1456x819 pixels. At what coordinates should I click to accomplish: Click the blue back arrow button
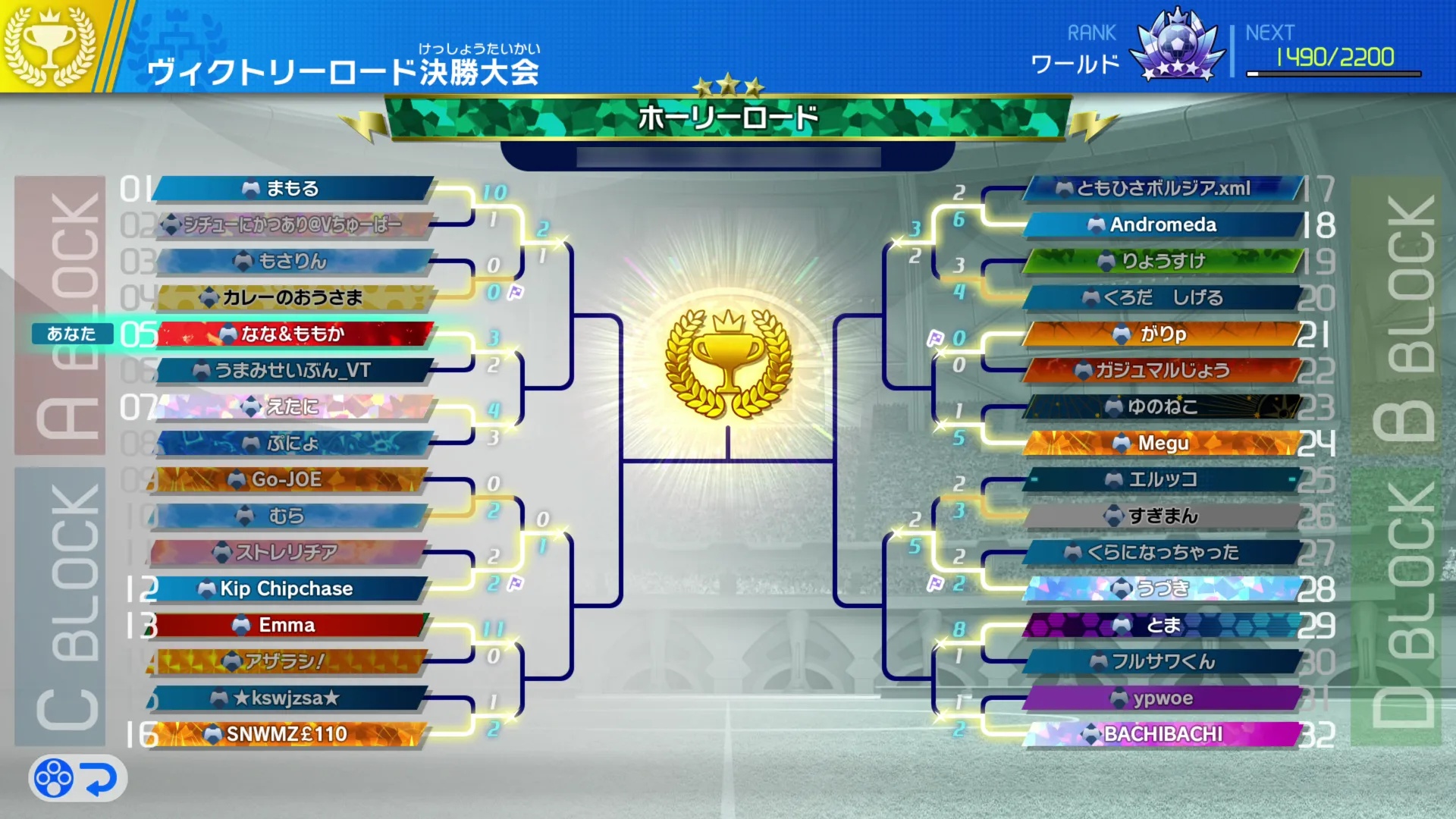[x=99, y=779]
